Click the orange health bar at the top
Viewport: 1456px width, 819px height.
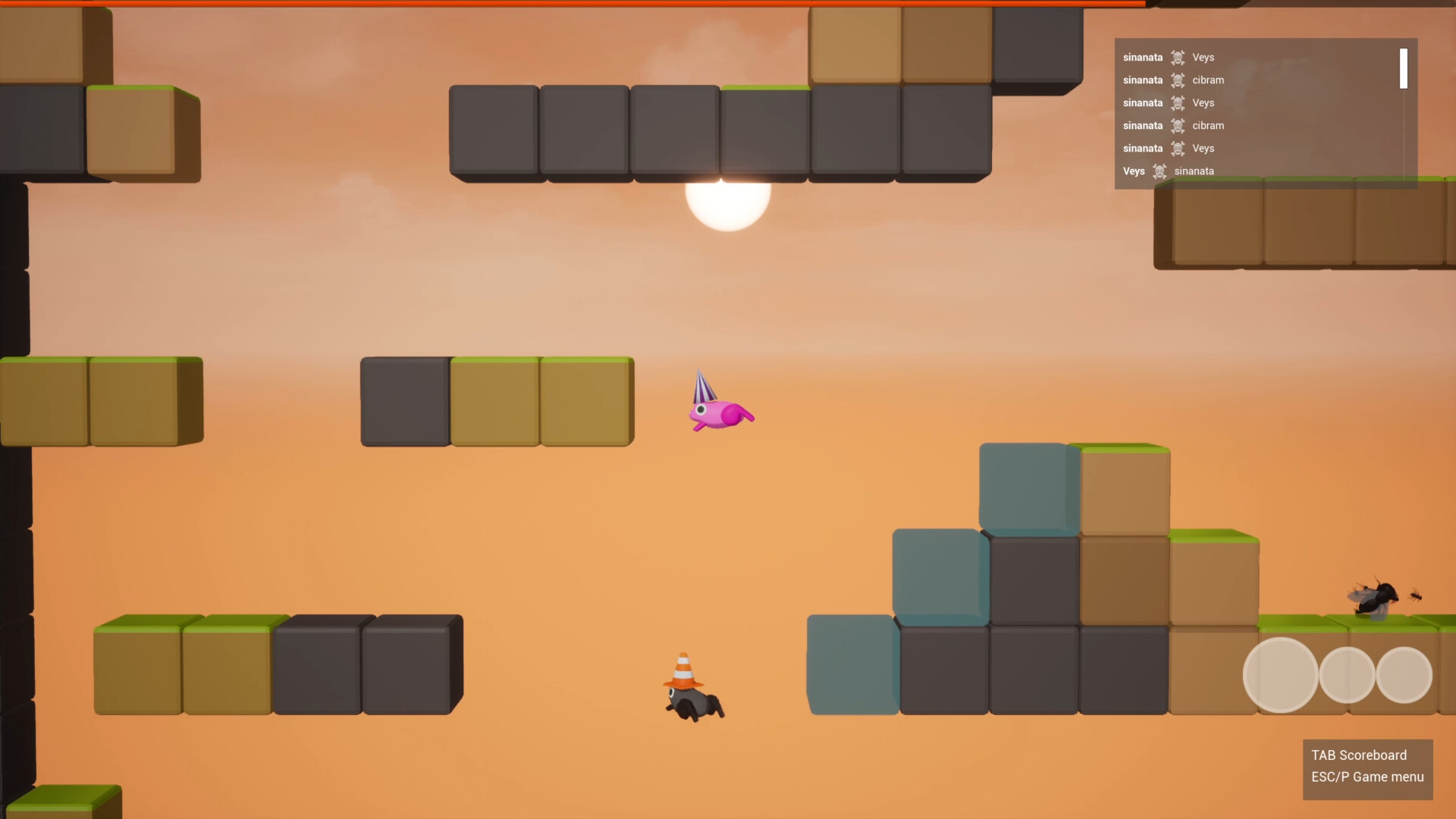point(607,5)
